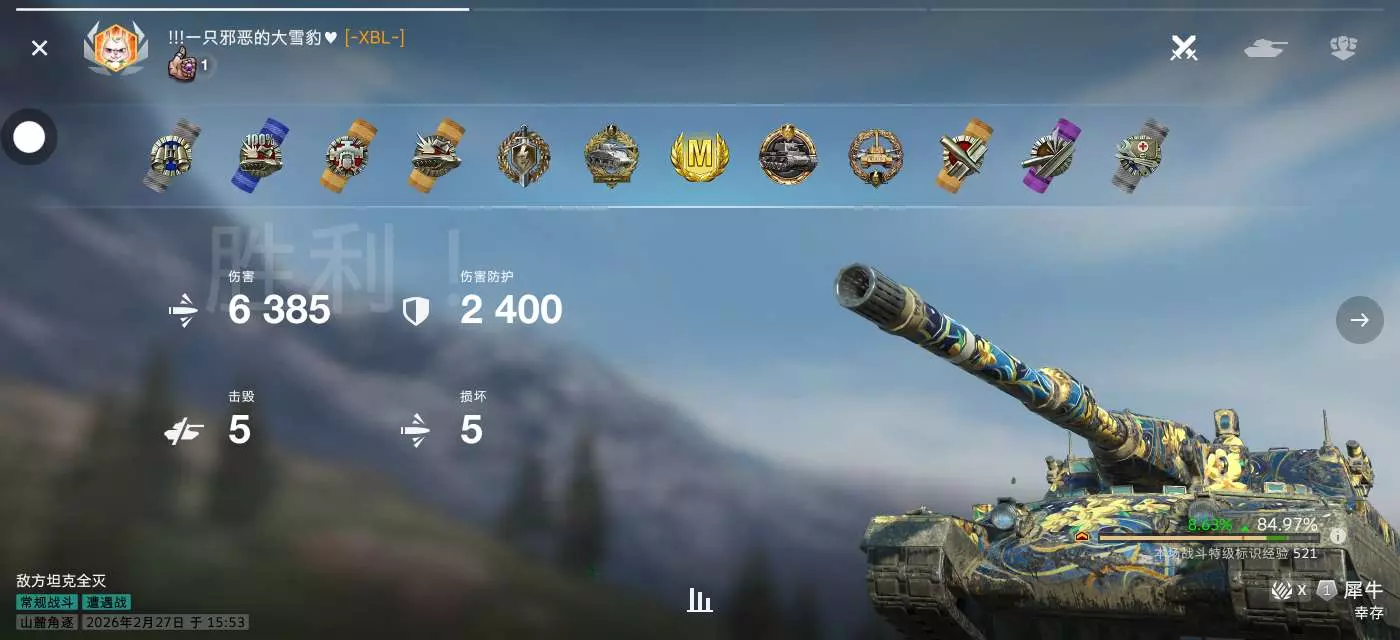This screenshot has width=1400, height=640.
Task: Open the team results tab
Action: pos(1342,47)
